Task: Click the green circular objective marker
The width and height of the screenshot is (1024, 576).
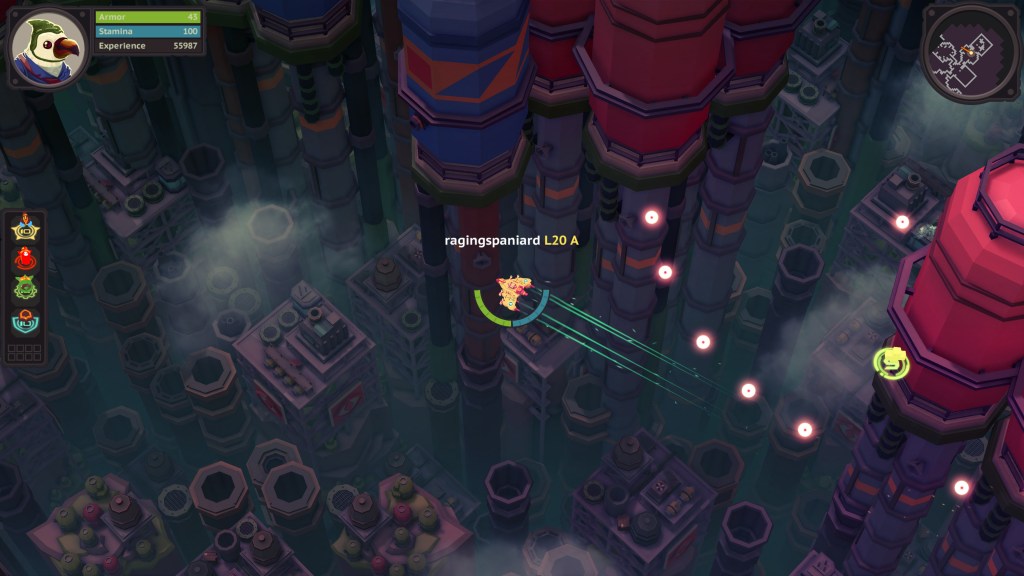Action: (891, 362)
